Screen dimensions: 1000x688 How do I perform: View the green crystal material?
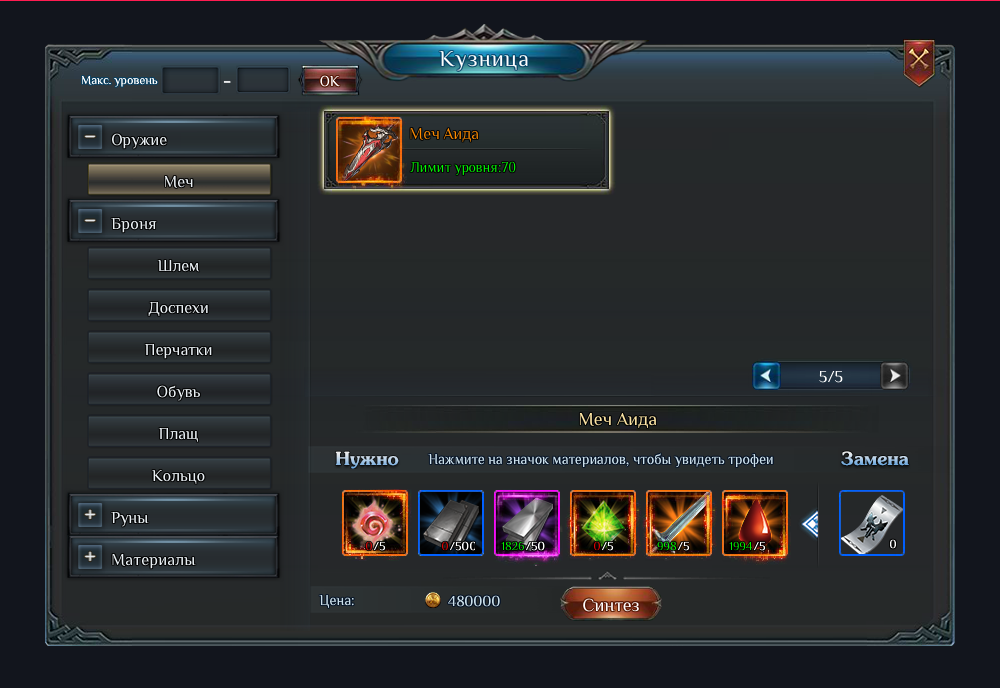(x=603, y=522)
